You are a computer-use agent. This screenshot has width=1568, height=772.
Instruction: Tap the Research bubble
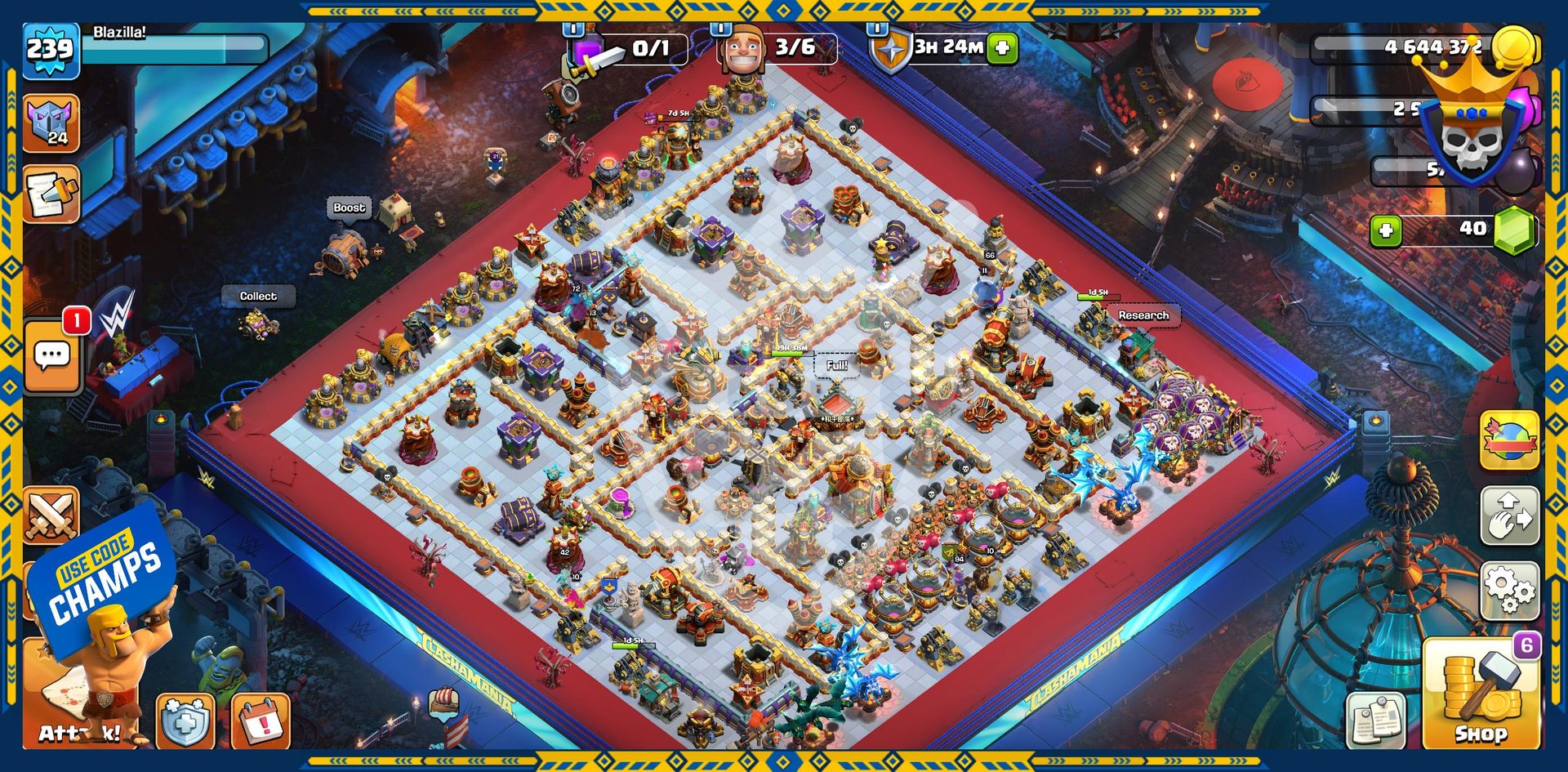[x=1143, y=315]
